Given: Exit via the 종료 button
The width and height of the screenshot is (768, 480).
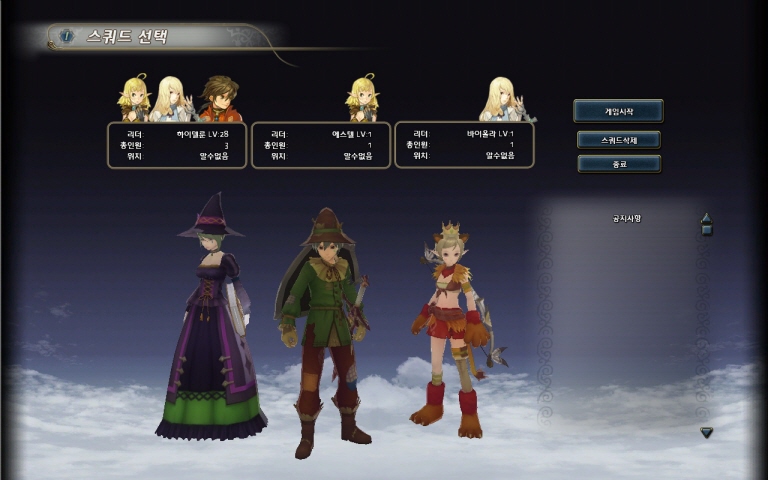Looking at the screenshot, I should tap(618, 163).
